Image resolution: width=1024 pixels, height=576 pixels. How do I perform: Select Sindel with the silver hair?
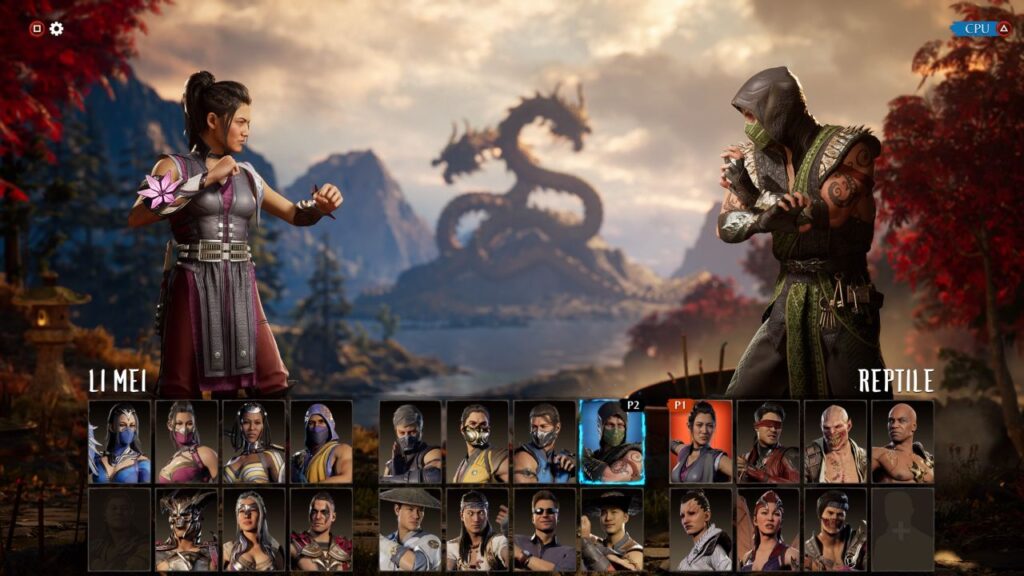pyautogui.click(x=253, y=530)
